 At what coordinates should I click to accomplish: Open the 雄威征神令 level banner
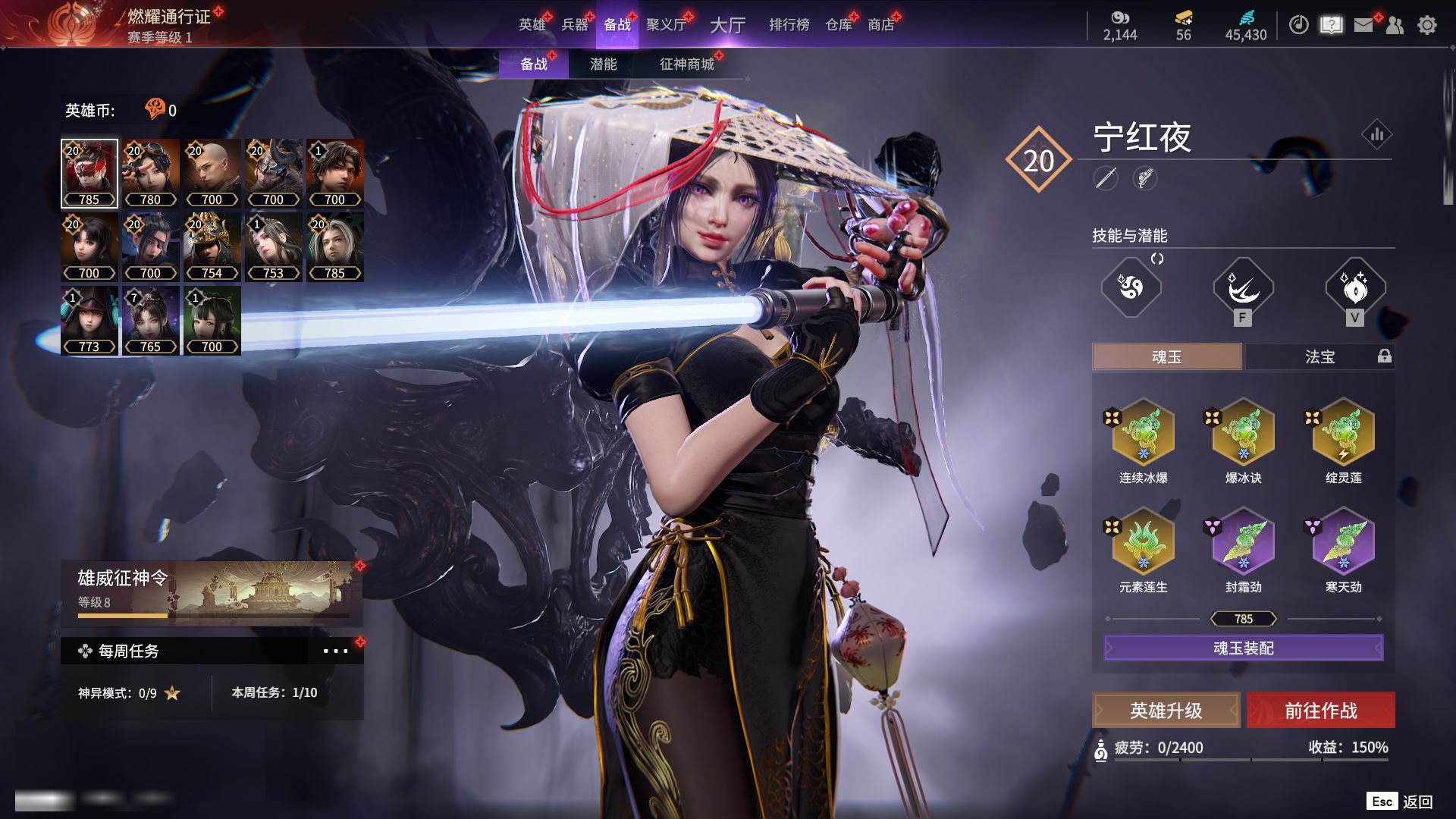212,591
